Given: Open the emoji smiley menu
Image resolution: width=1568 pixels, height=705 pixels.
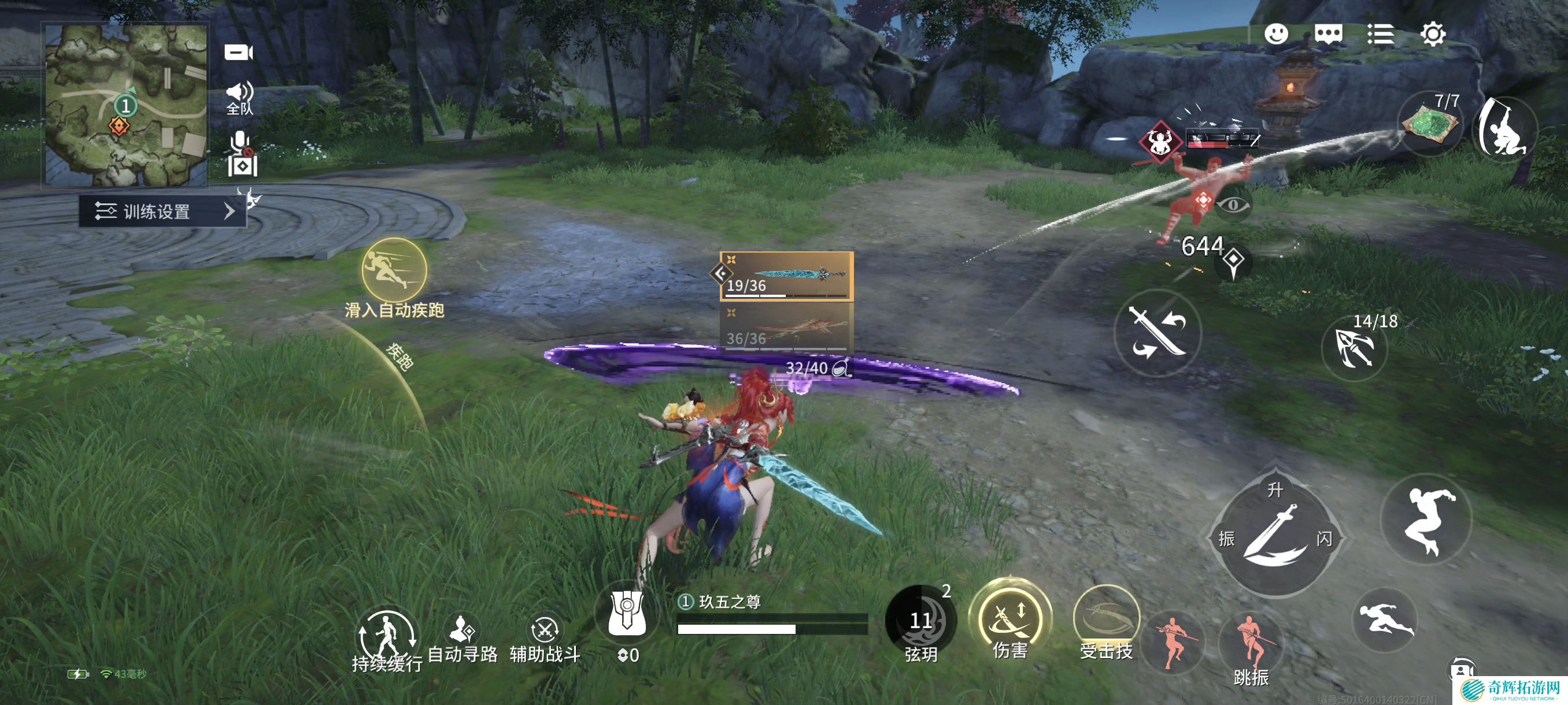Looking at the screenshot, I should (1276, 34).
